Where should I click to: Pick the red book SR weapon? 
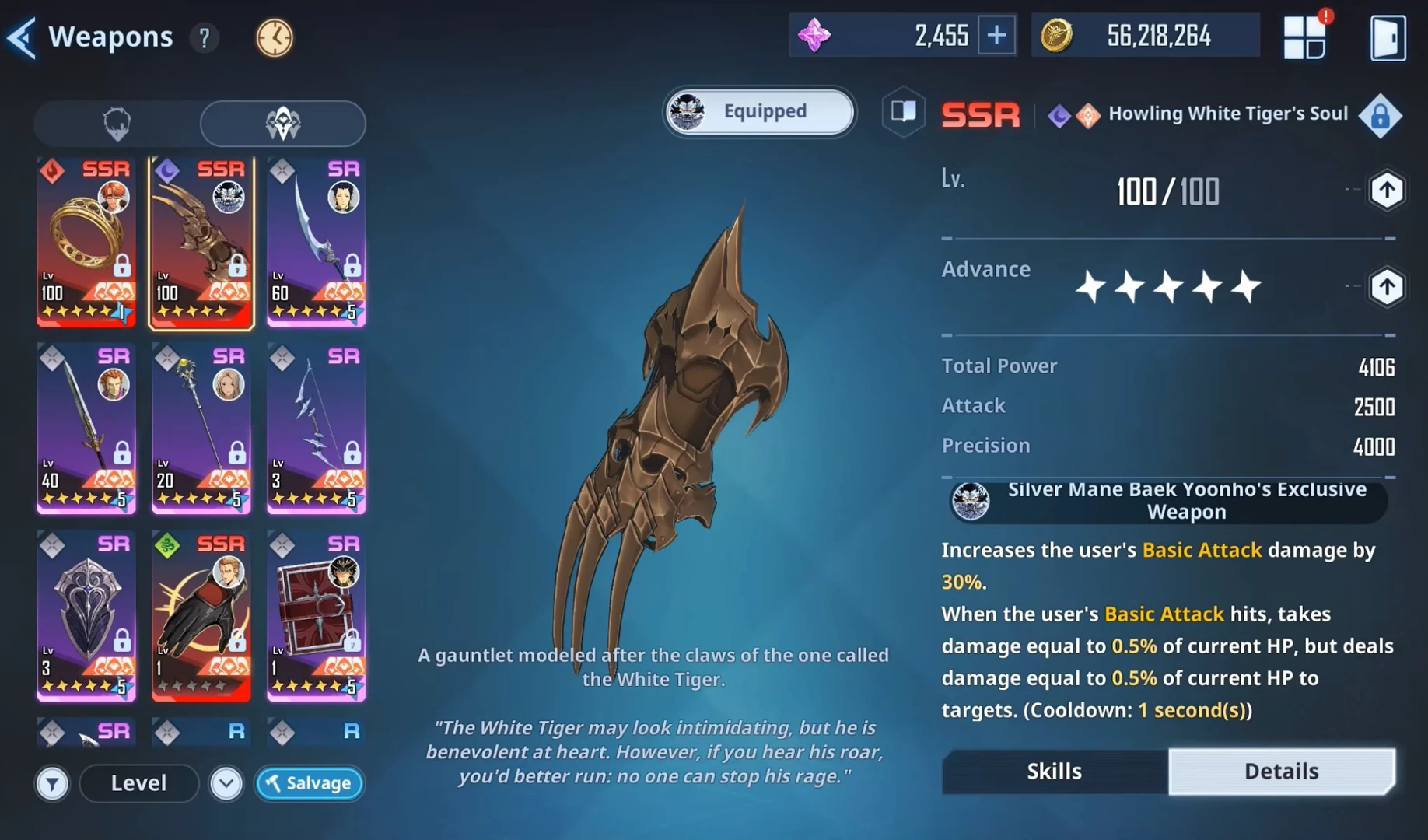[317, 616]
